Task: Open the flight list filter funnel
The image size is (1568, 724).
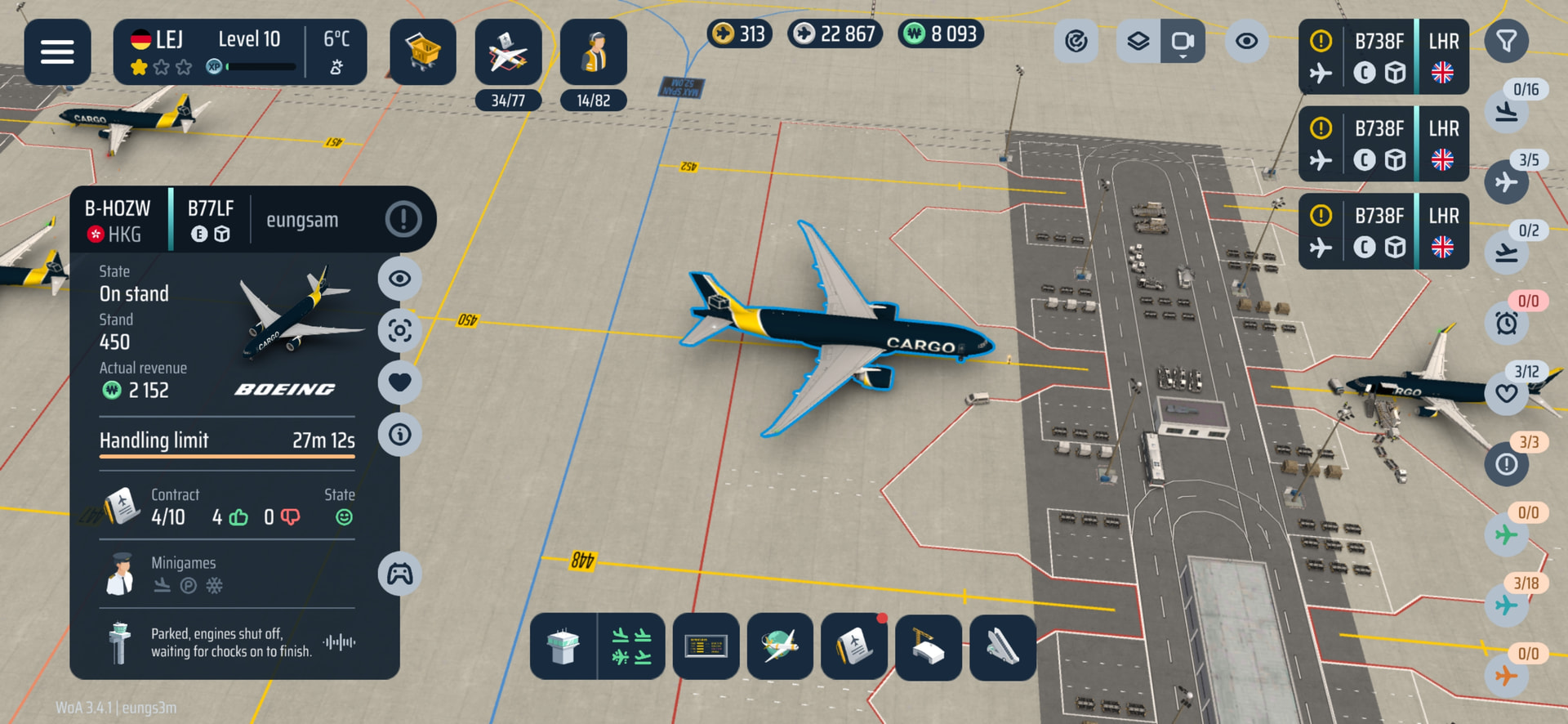Action: (1507, 41)
